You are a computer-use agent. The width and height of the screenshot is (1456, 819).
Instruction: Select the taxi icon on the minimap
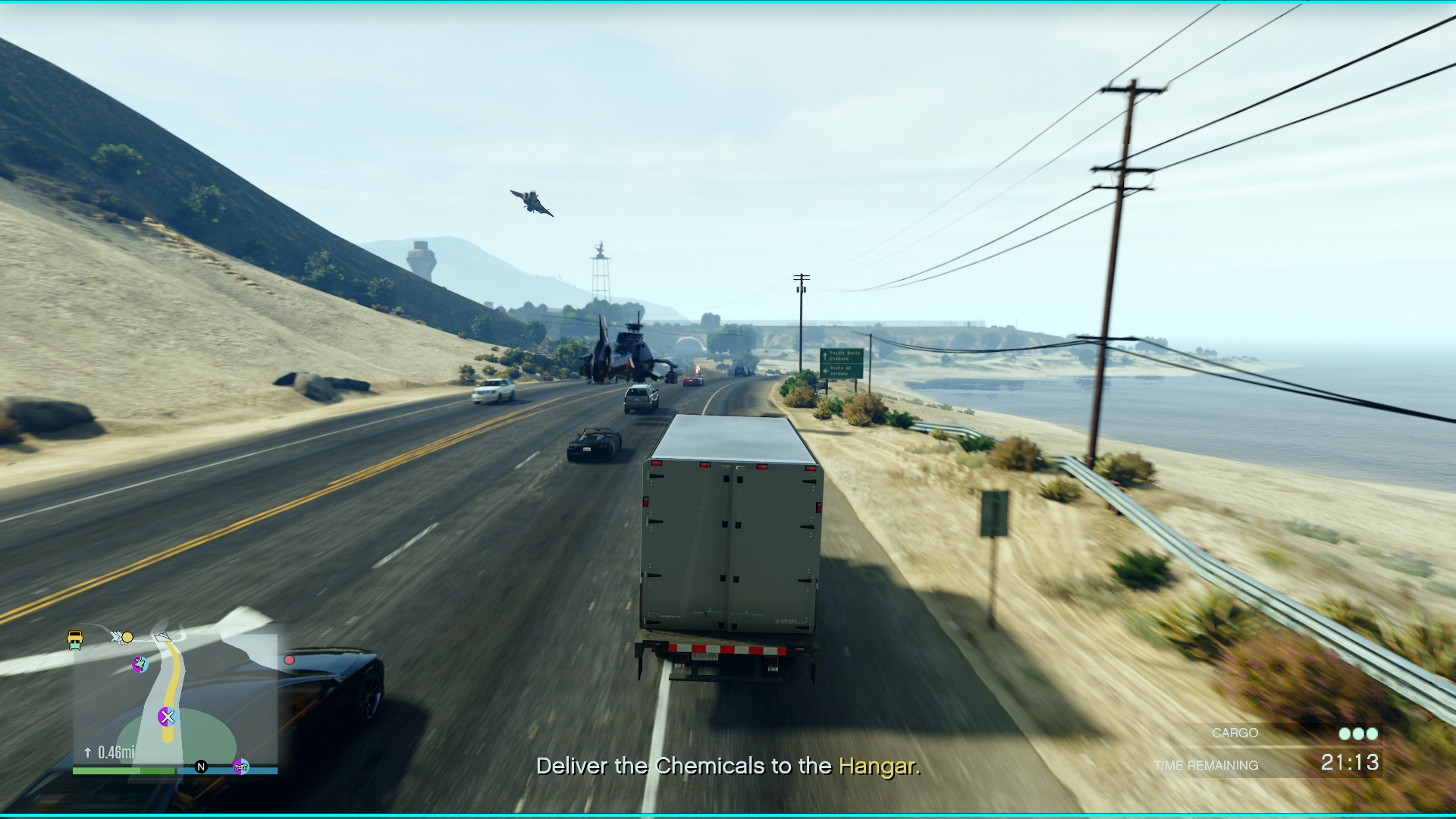click(75, 639)
